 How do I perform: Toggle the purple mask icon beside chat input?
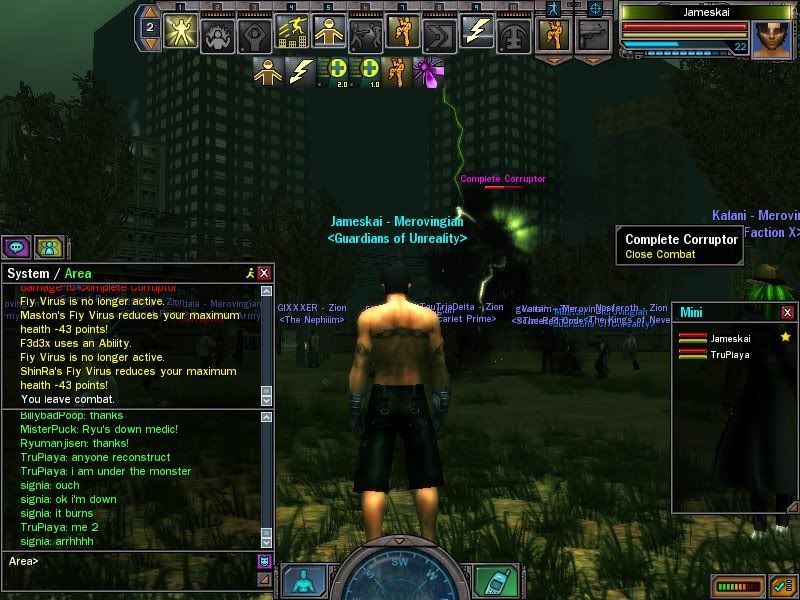[264, 562]
